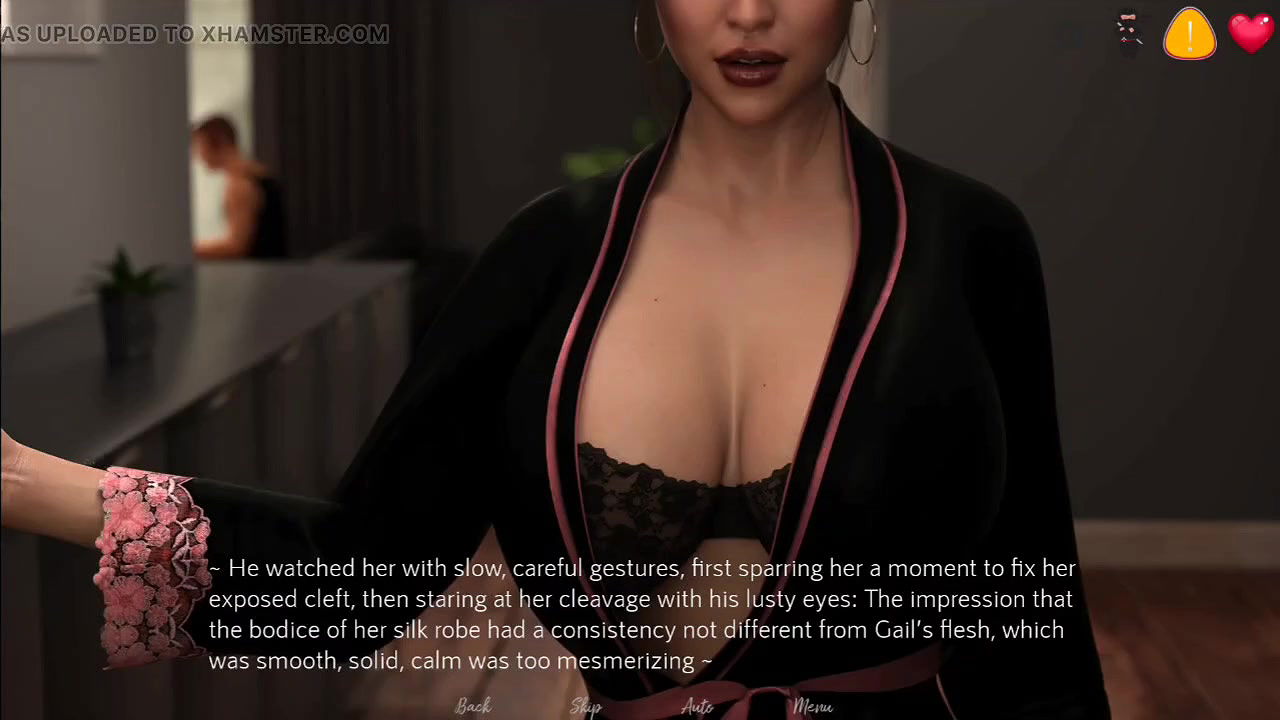Click the narration text to advance story
The image size is (1280, 720).
click(x=640, y=614)
